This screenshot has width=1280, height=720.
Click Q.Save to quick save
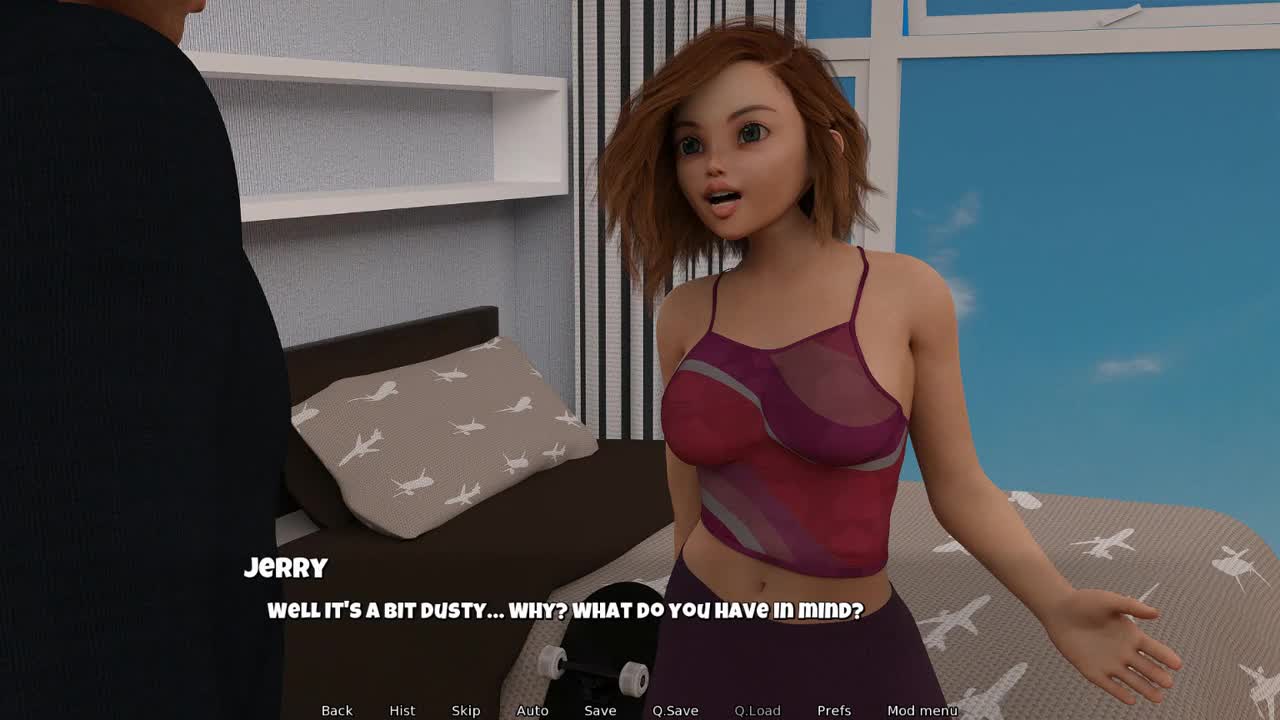[675, 710]
